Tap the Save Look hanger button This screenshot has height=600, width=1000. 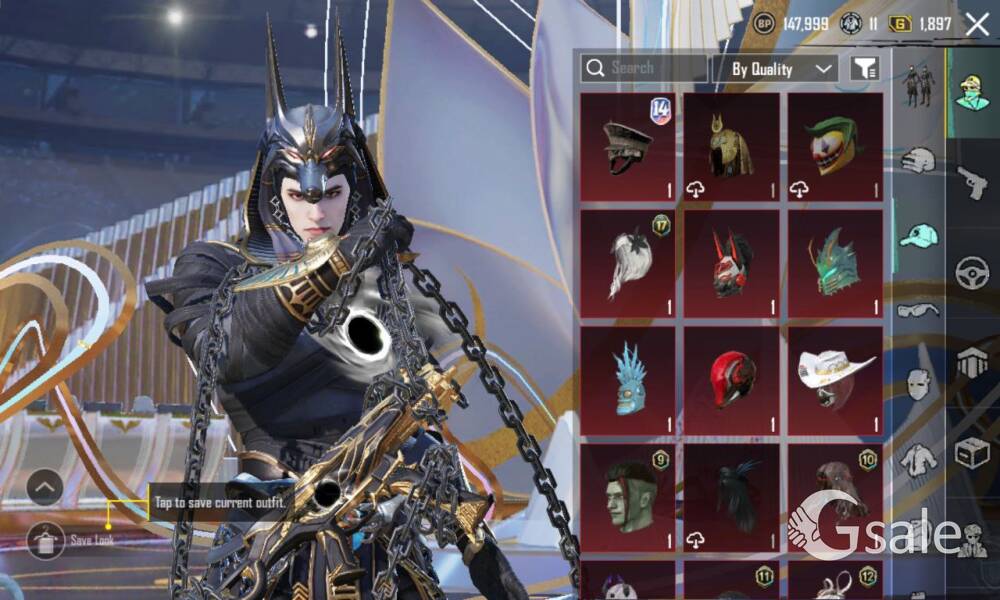[x=45, y=540]
